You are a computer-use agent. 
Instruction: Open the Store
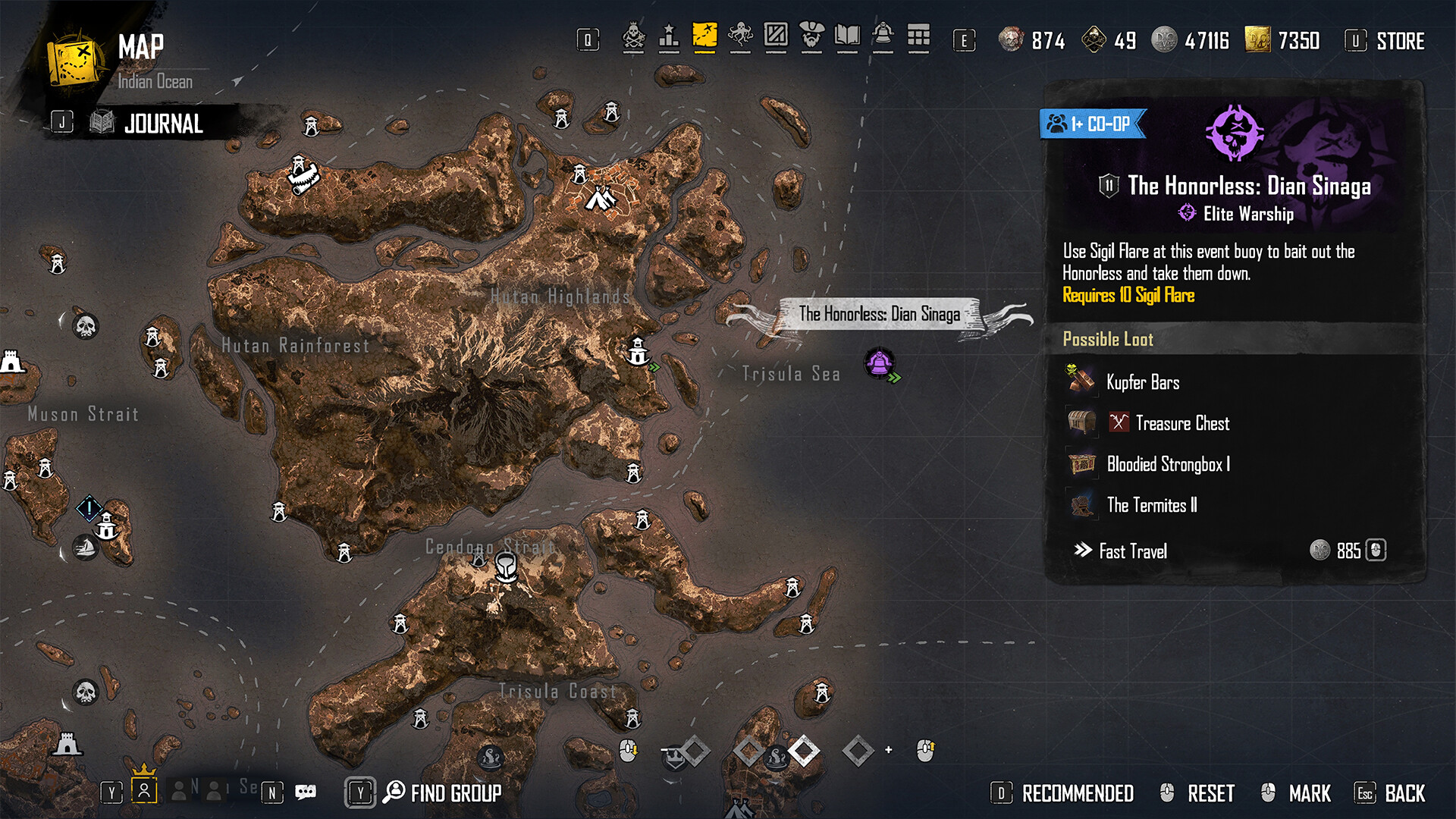click(x=1399, y=41)
